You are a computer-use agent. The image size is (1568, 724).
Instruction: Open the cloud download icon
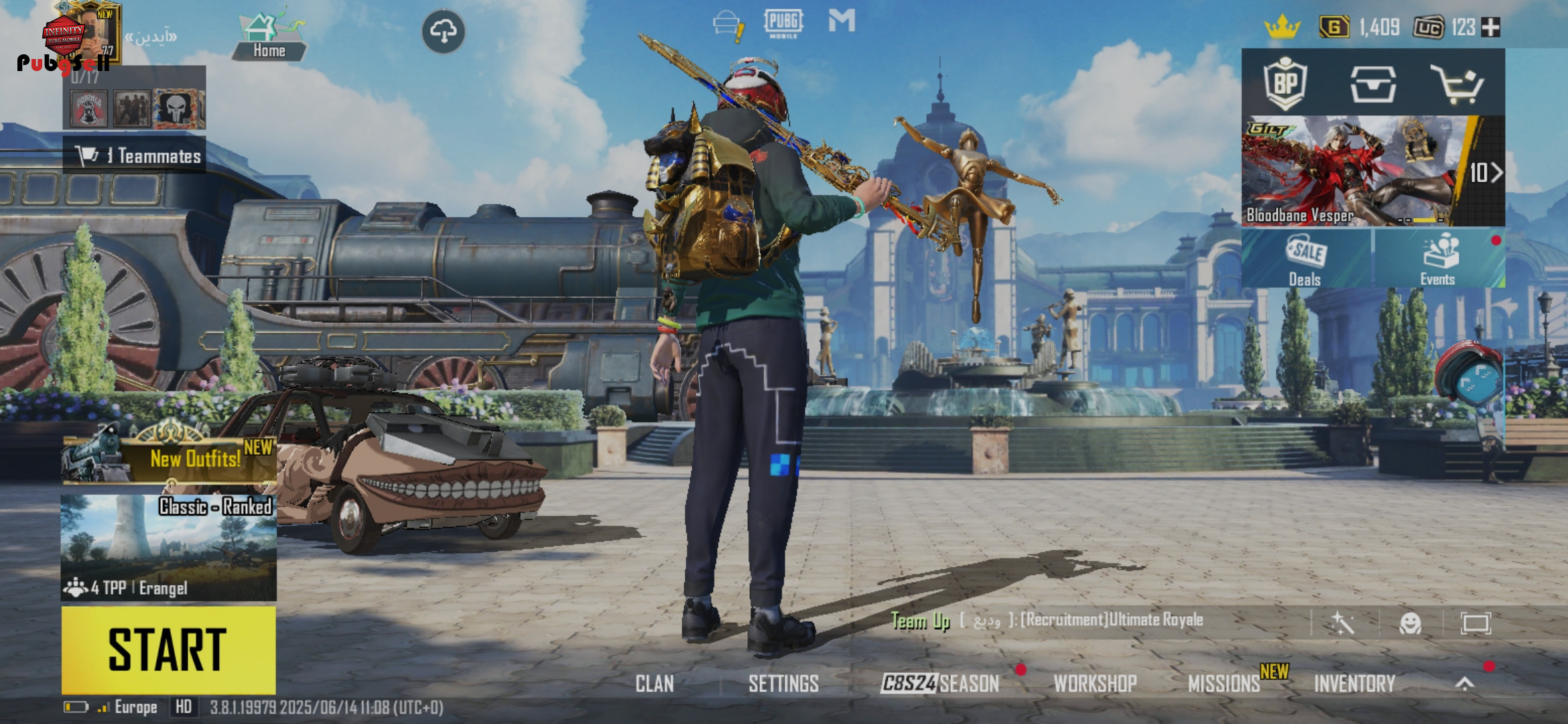(443, 31)
